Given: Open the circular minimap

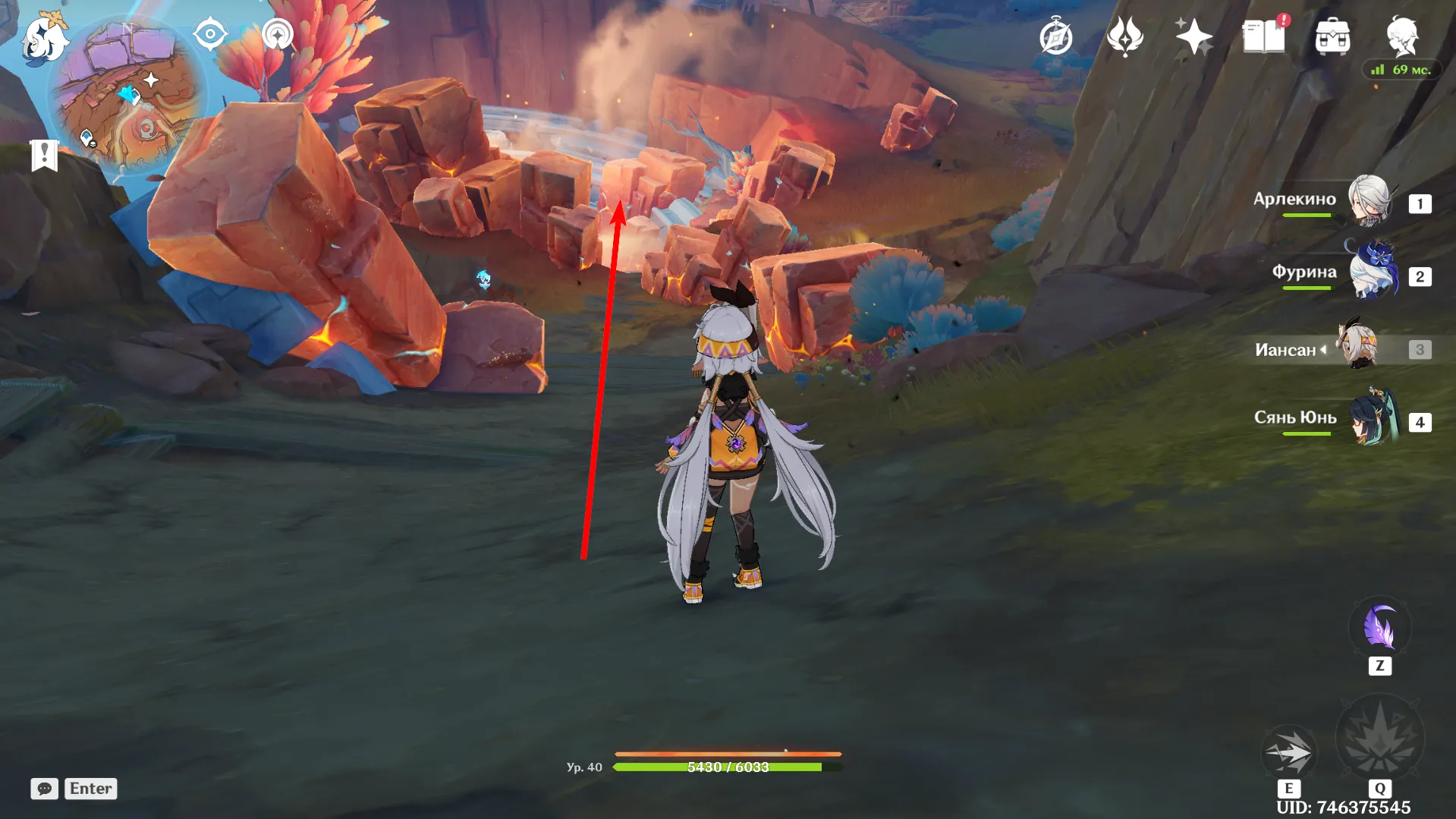Looking at the screenshot, I should click(x=125, y=99).
